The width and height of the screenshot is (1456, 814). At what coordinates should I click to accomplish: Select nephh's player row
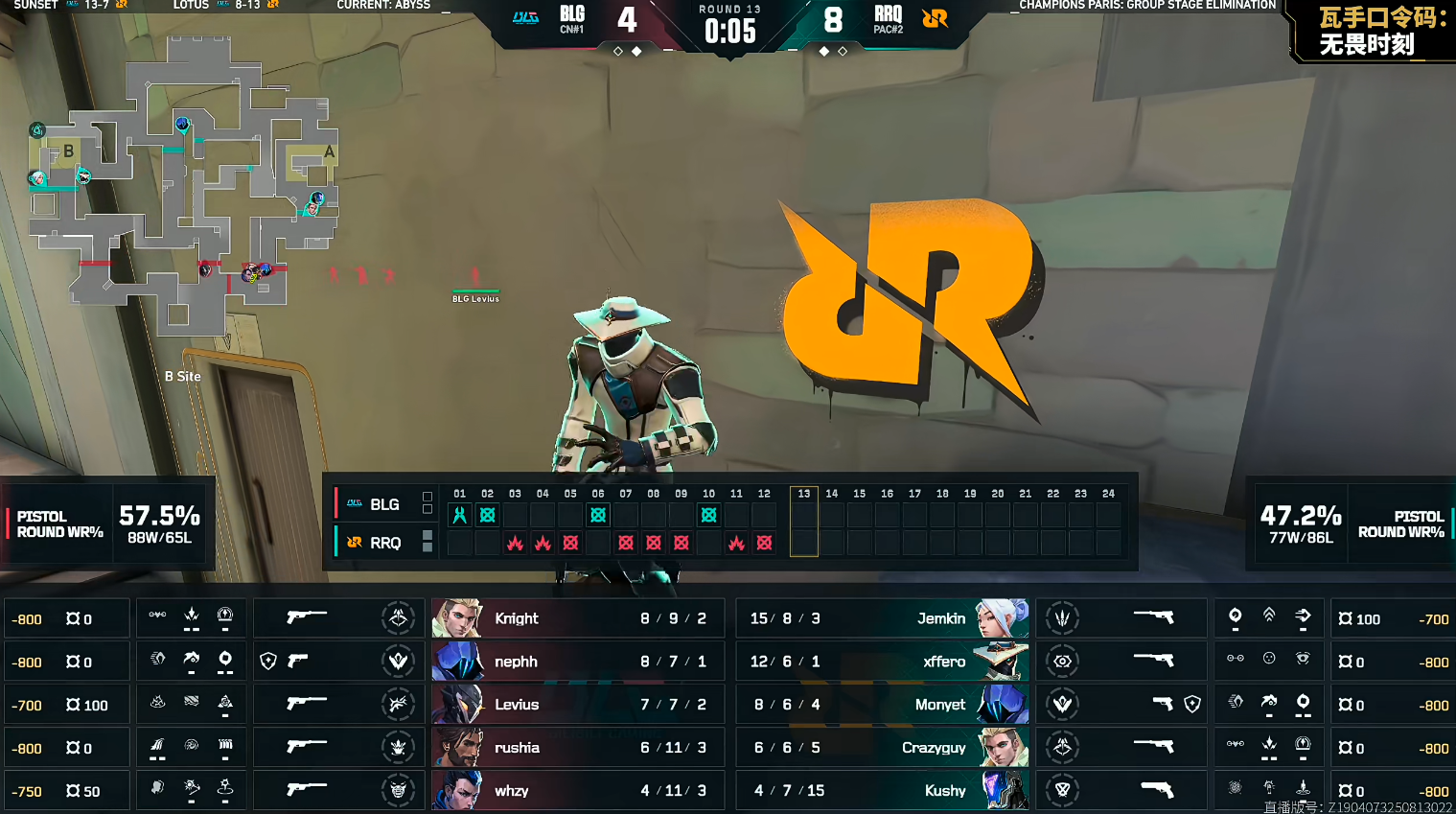tap(571, 662)
